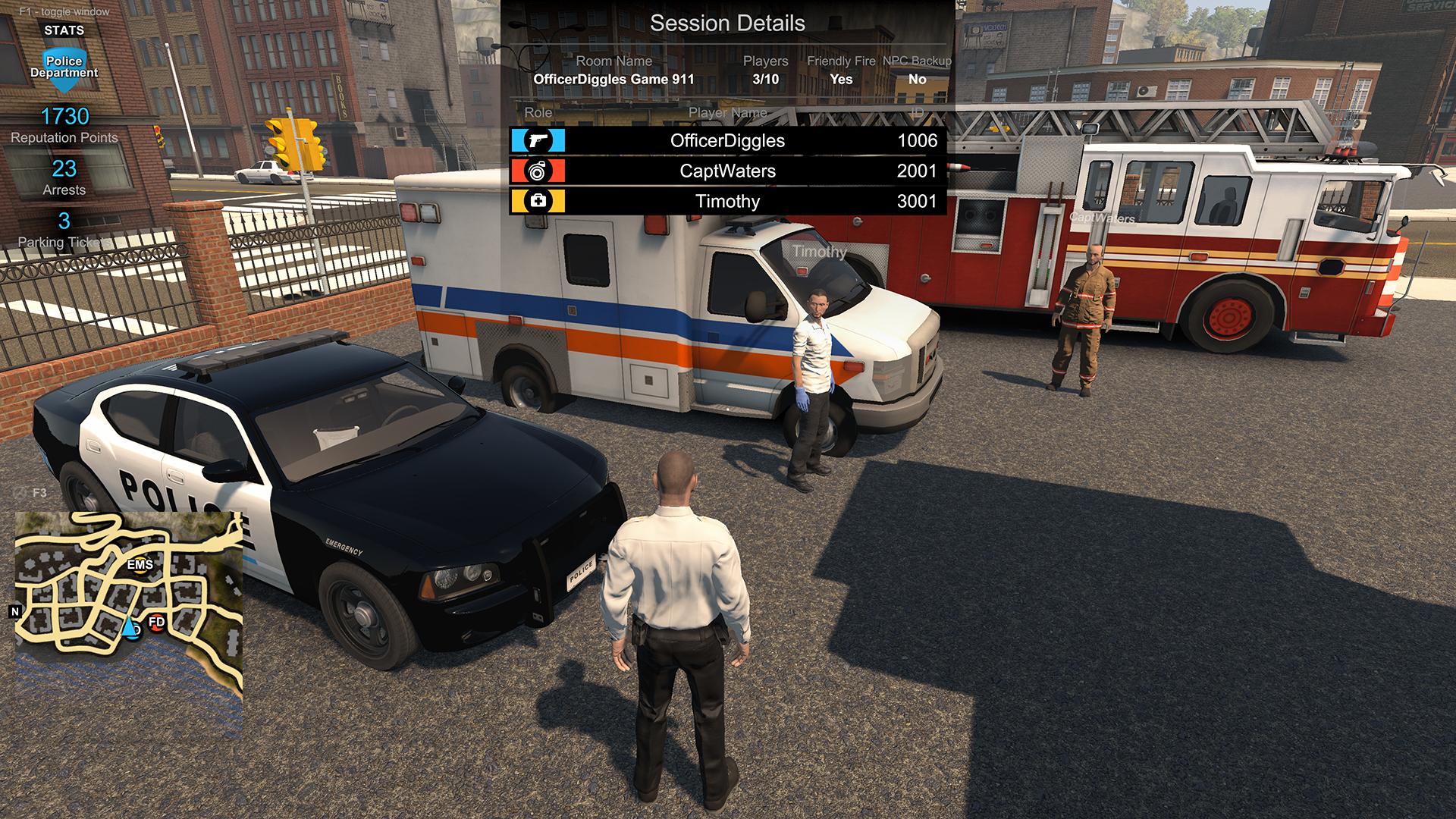Choose Timothy in the player list
This screenshot has height=819, width=1456.
[x=727, y=202]
